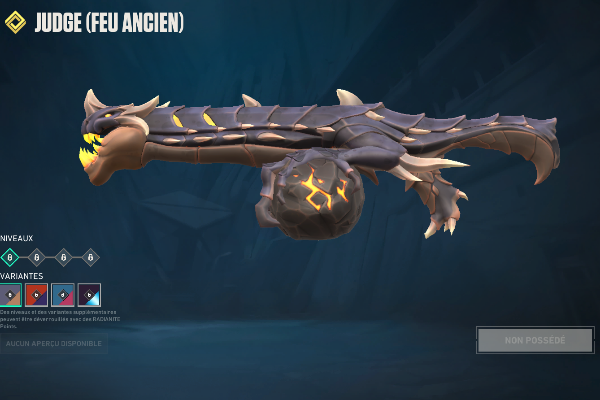Click the AUCUN APERÇU DISPONIBLE button
This screenshot has width=600, height=400.
coord(54,344)
